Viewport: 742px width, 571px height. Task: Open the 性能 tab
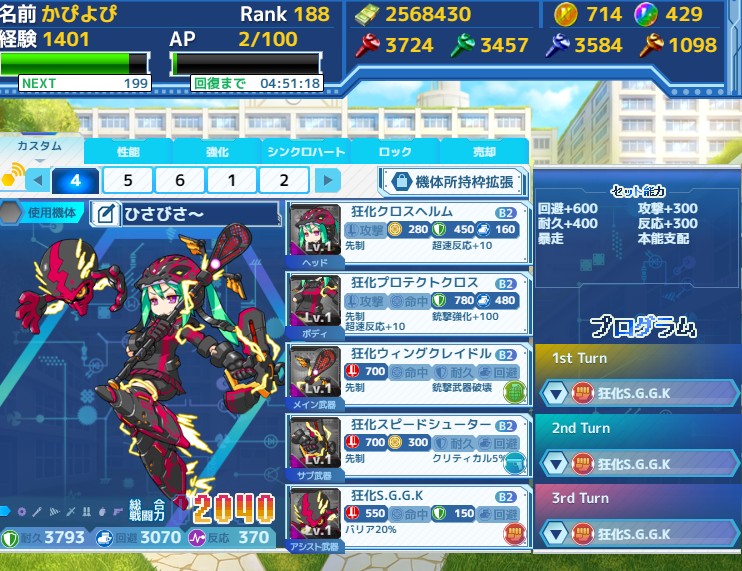coord(128,151)
